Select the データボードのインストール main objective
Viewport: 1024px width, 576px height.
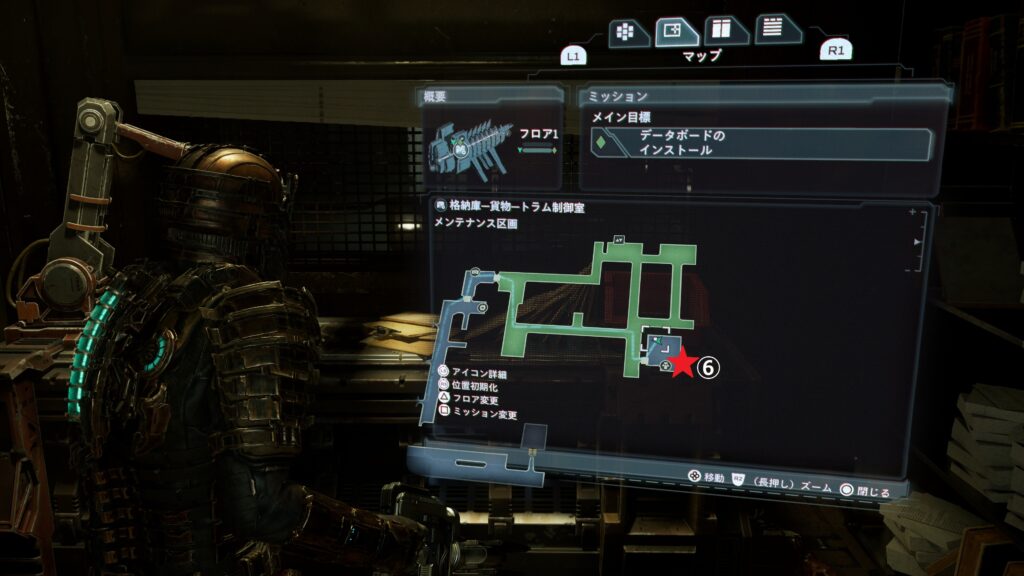[764, 143]
